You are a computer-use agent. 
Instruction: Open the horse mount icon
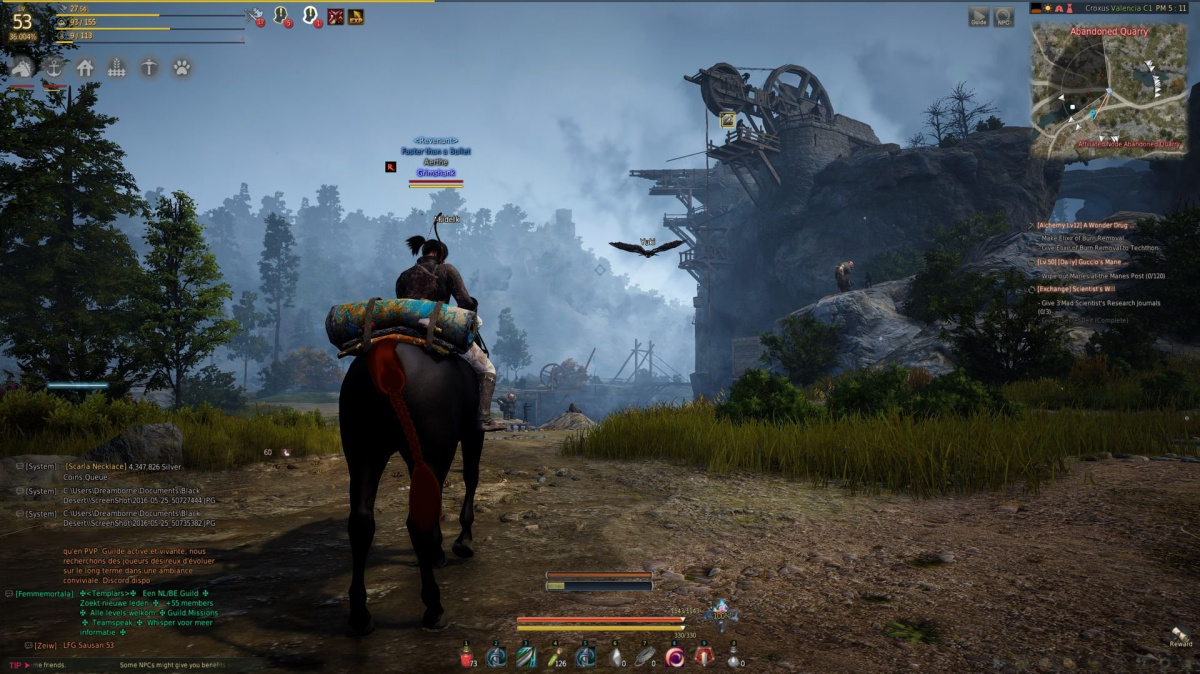coord(22,67)
